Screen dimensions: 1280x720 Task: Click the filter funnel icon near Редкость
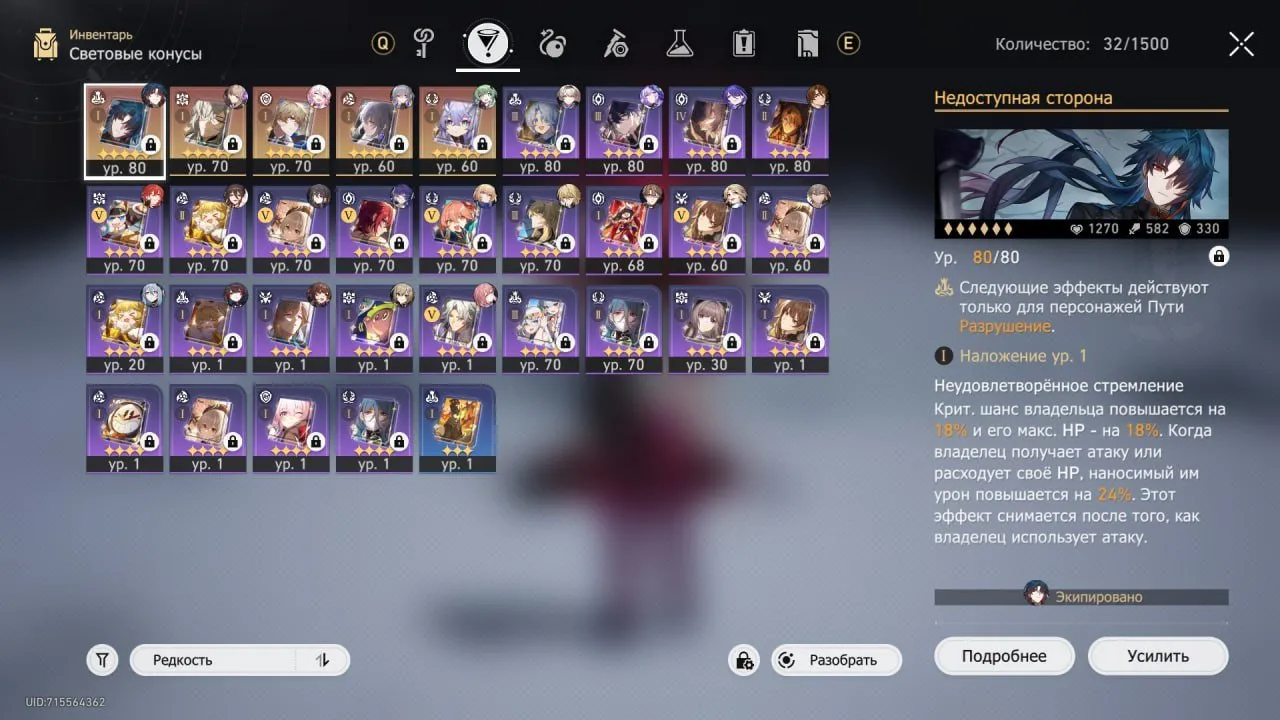[101, 659]
